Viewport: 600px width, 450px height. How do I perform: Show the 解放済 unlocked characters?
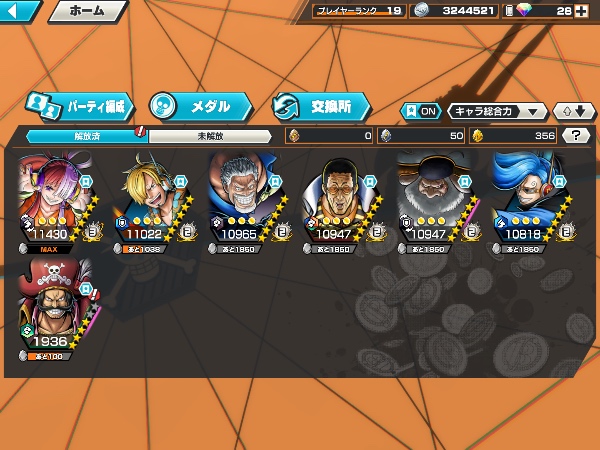87,136
